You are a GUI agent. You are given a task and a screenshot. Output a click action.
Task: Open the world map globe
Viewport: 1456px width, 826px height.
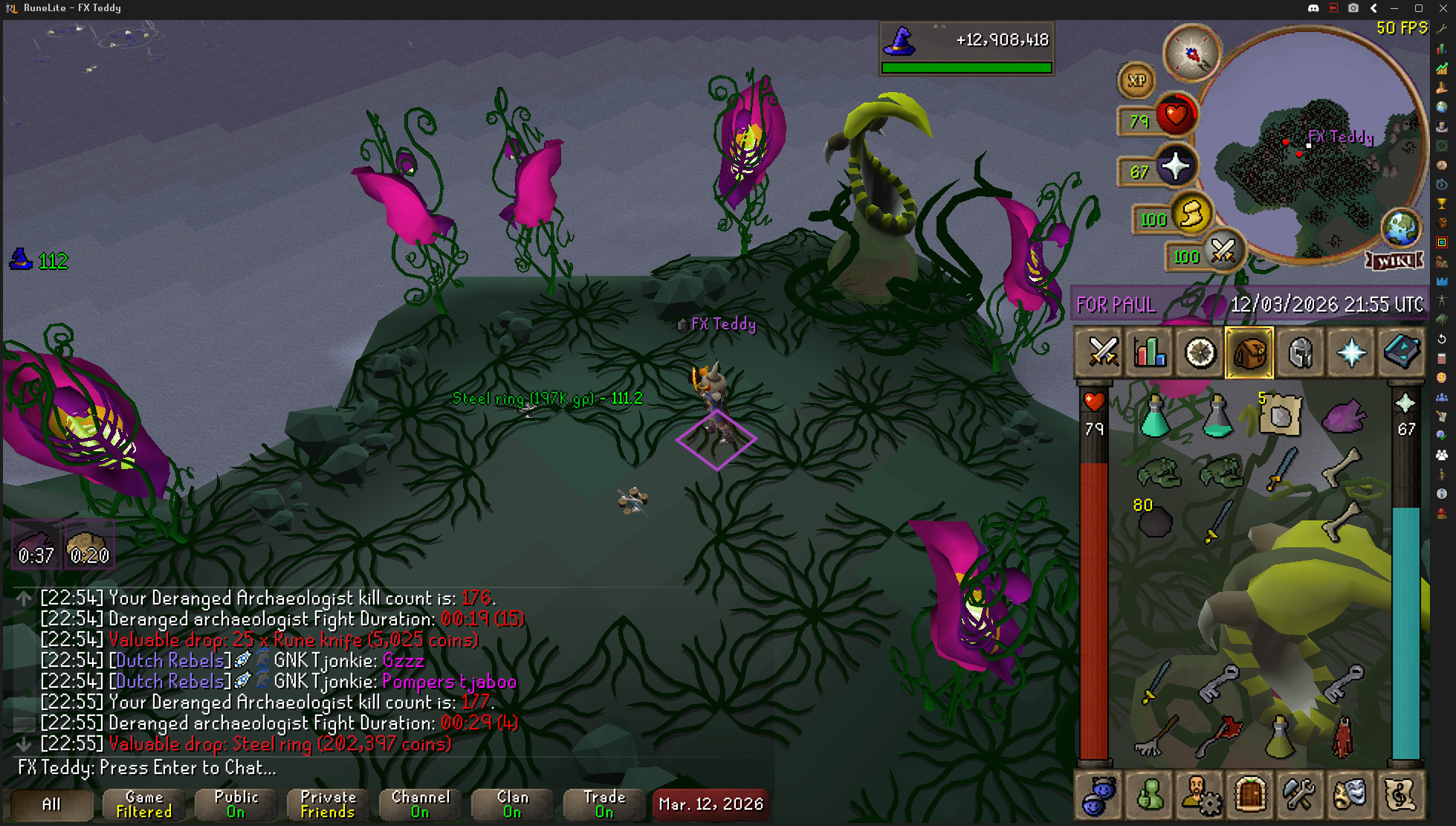pyautogui.click(x=1400, y=228)
